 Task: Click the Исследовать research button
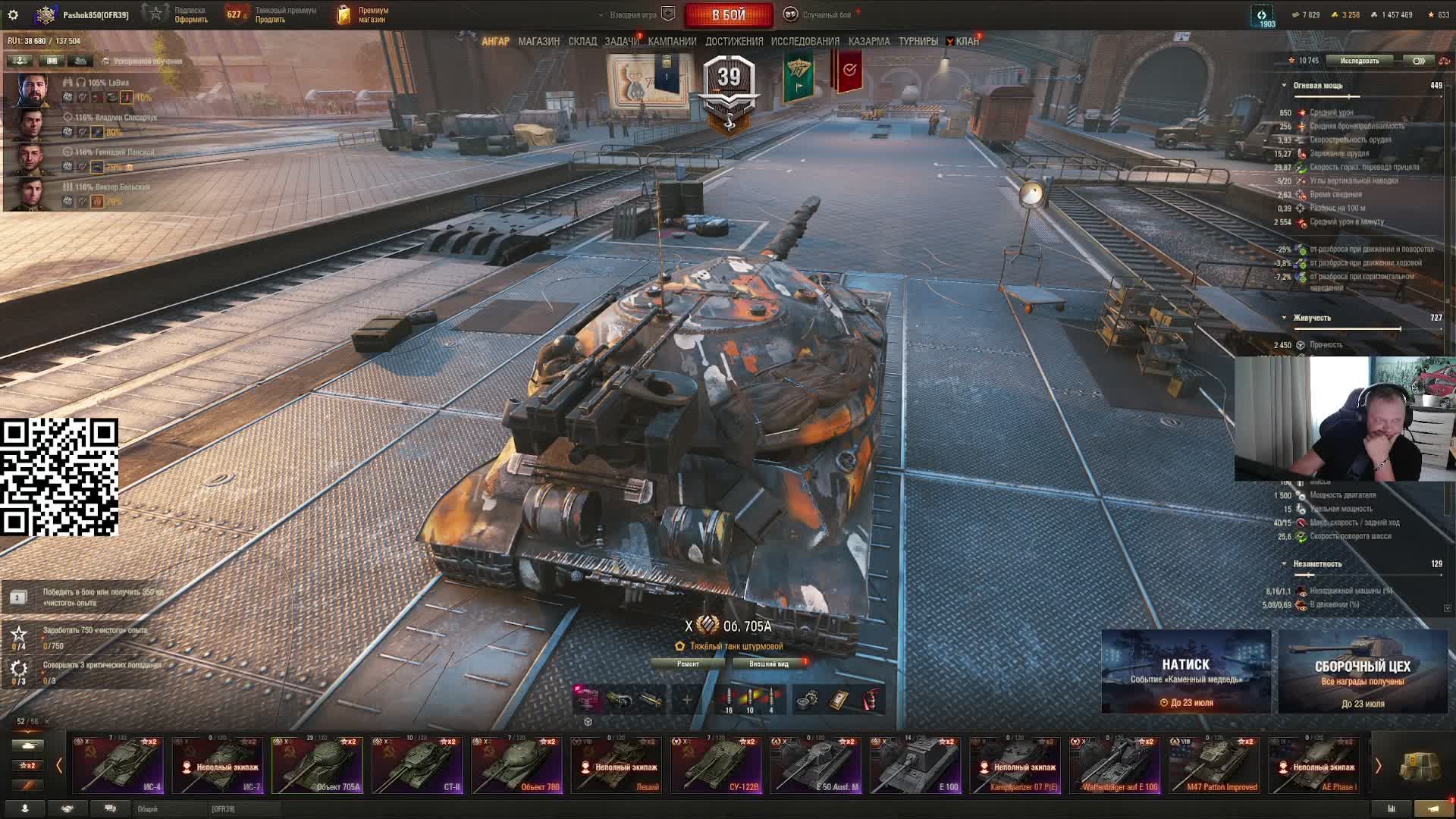1359,61
